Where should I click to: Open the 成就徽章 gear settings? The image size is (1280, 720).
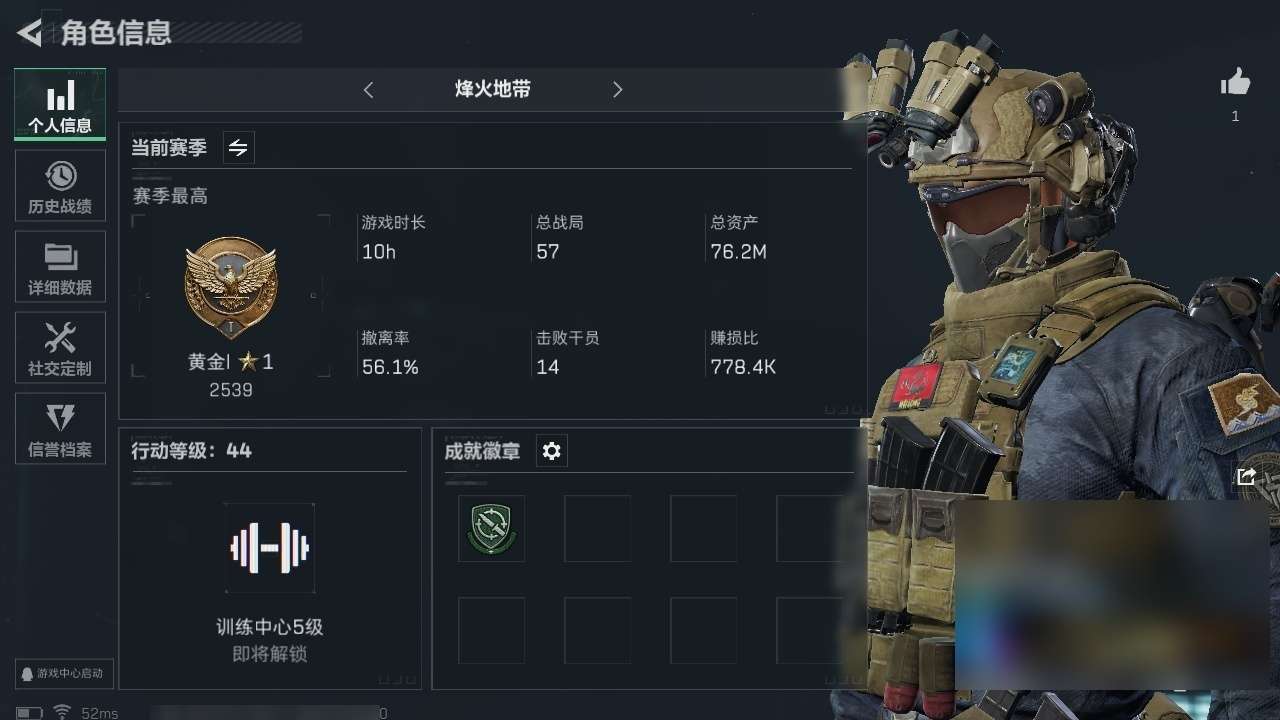pos(551,451)
